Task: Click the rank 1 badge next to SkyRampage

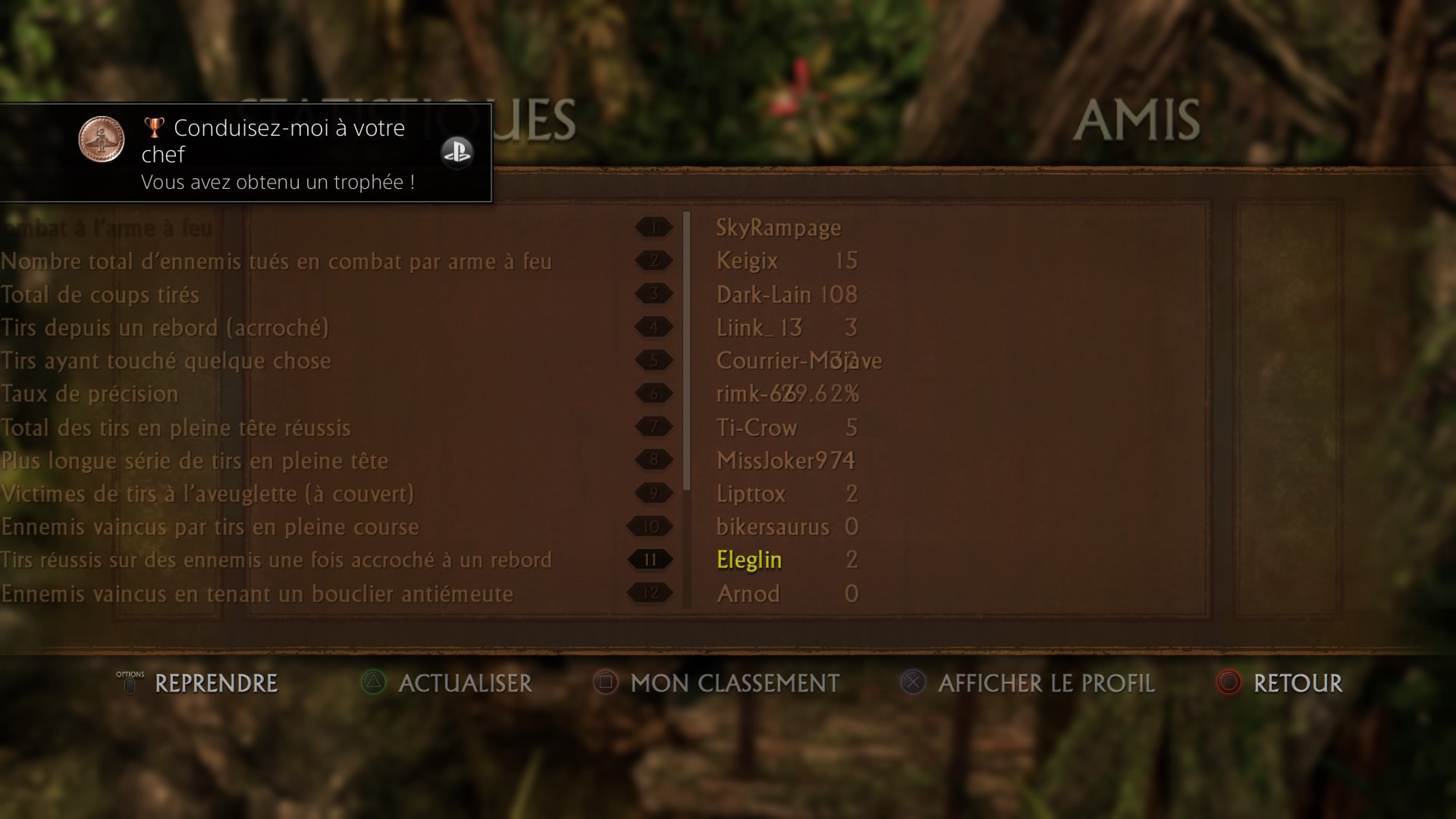Action: 653,227
